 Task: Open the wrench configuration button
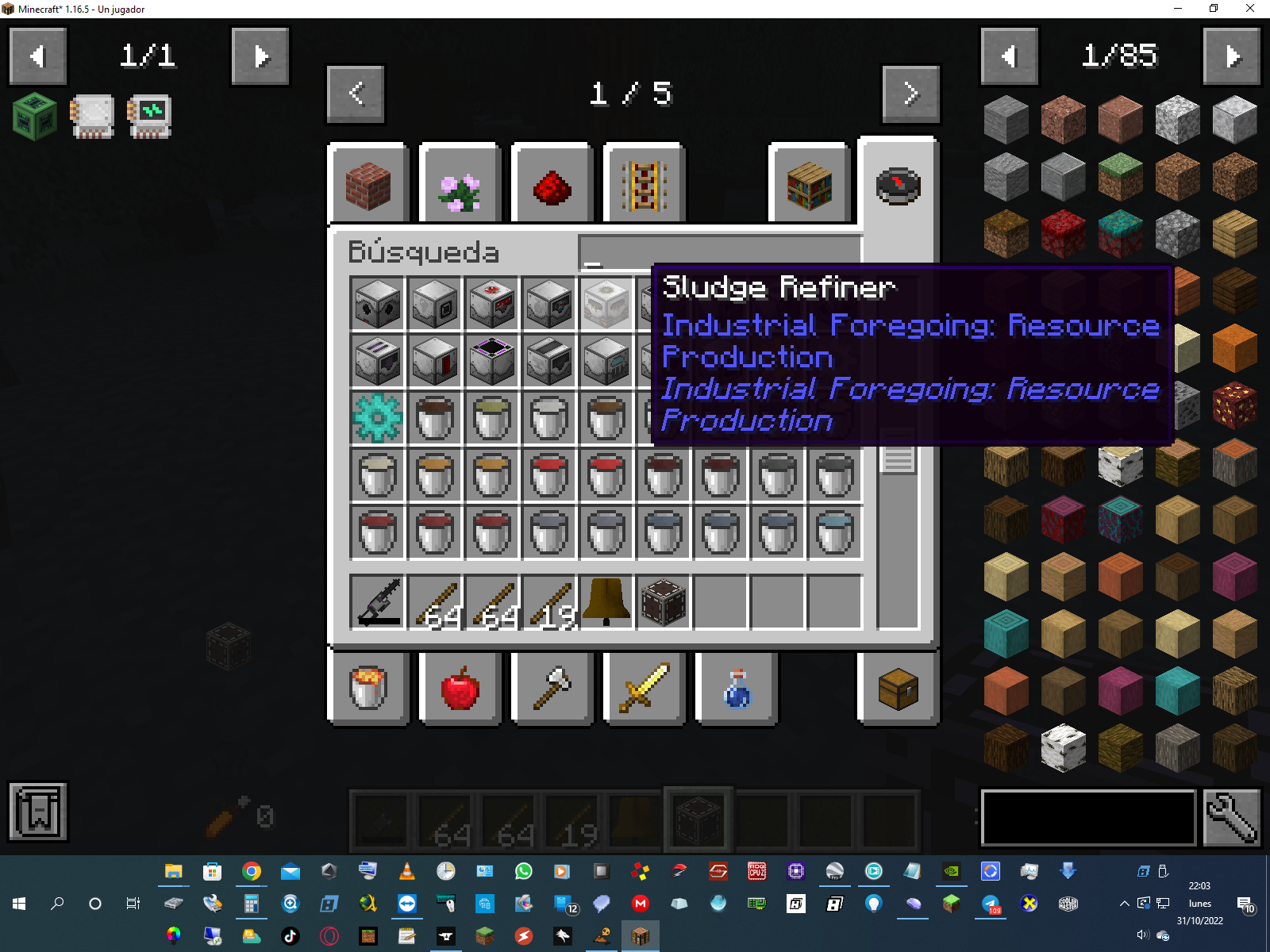[x=1231, y=817]
